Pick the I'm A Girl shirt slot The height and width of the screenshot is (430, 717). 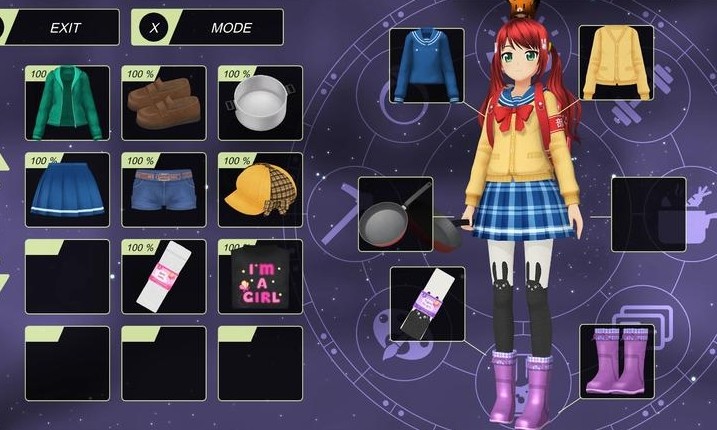pyautogui.click(x=260, y=277)
